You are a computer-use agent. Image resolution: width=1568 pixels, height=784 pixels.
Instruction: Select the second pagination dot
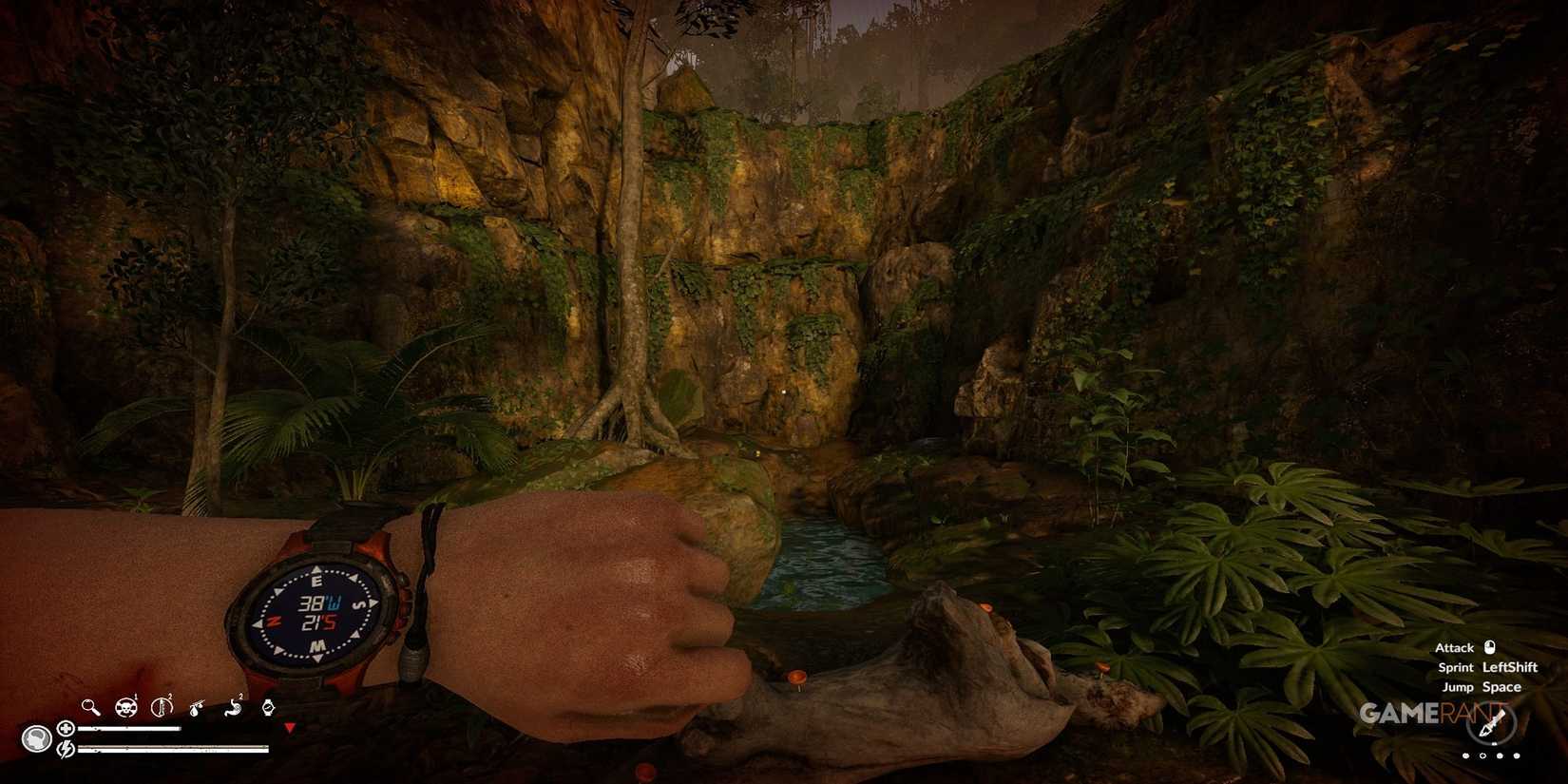tap(1482, 755)
